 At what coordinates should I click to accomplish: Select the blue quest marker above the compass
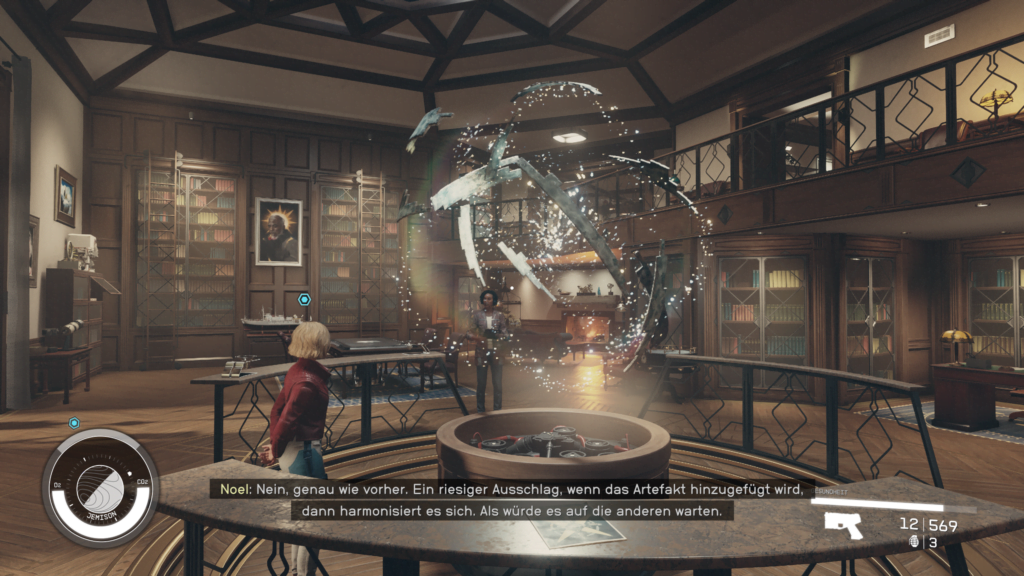click(74, 422)
